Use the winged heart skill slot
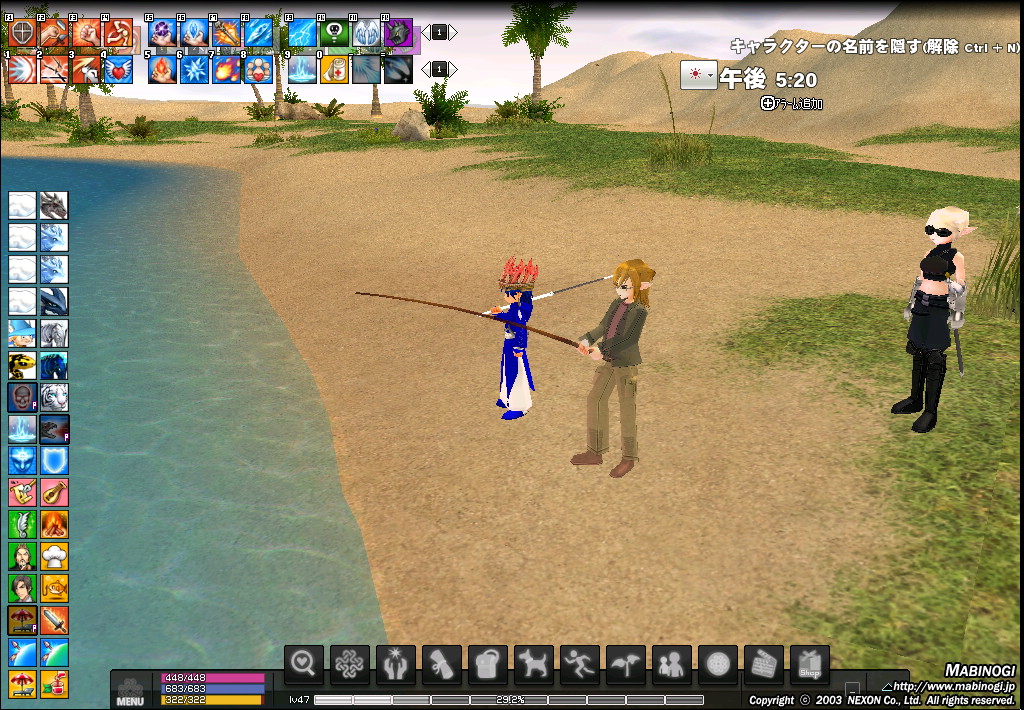 click(x=118, y=69)
